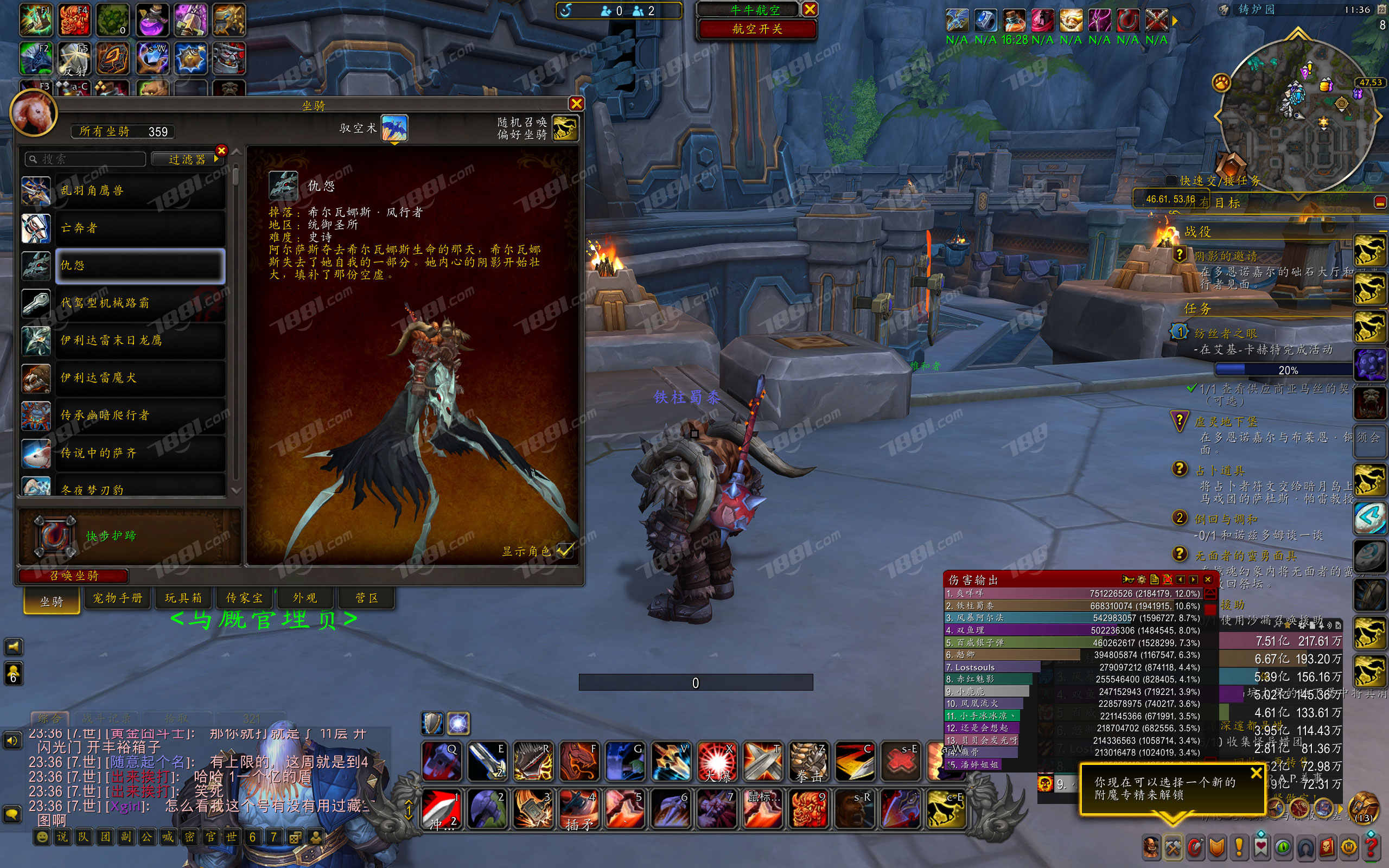Select the 亡奔者 mount entry

(x=139, y=228)
